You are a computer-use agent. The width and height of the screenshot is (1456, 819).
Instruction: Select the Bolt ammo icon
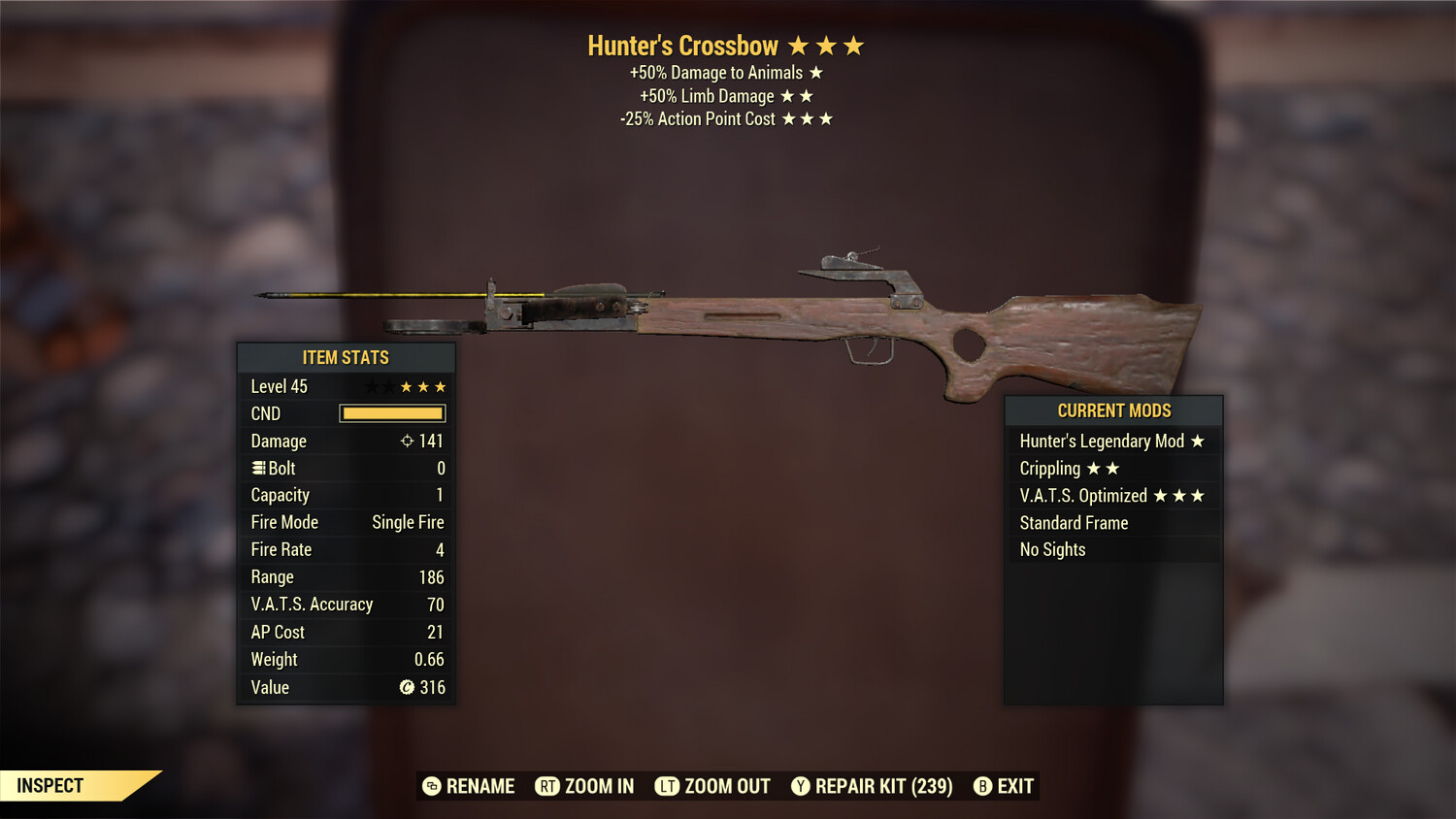(x=257, y=468)
